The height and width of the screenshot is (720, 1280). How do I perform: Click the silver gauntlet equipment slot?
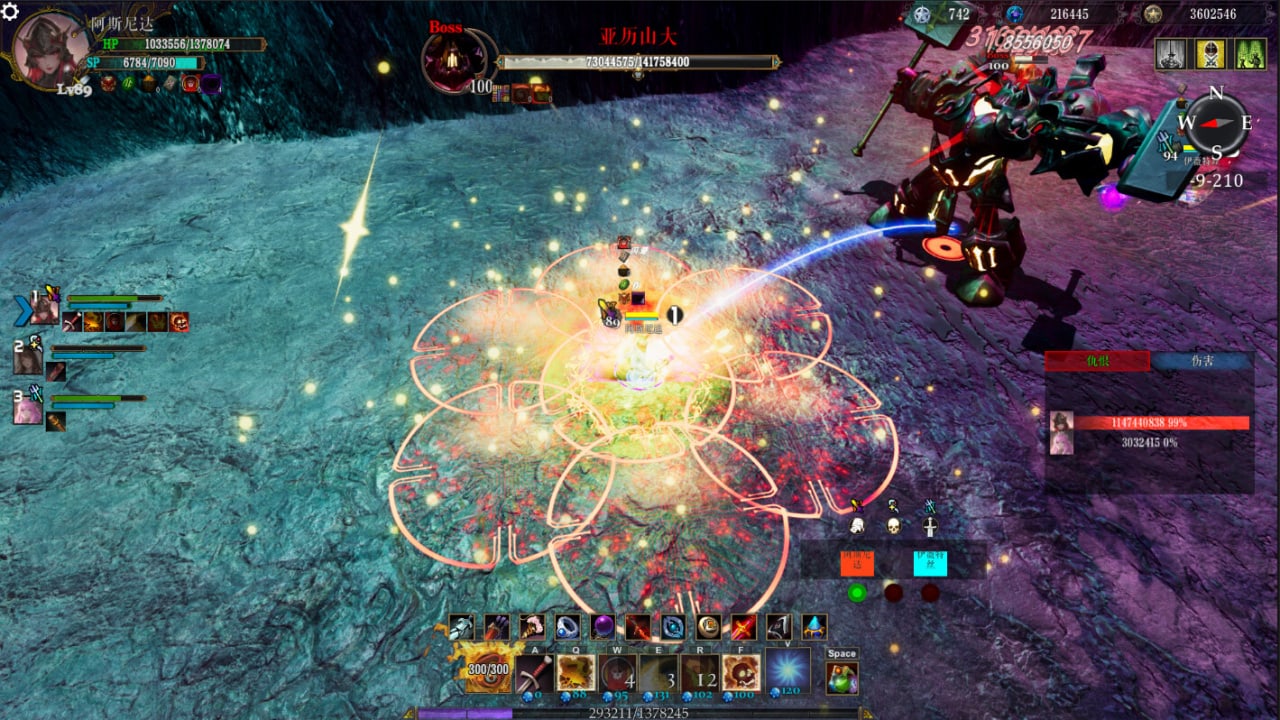[461, 627]
